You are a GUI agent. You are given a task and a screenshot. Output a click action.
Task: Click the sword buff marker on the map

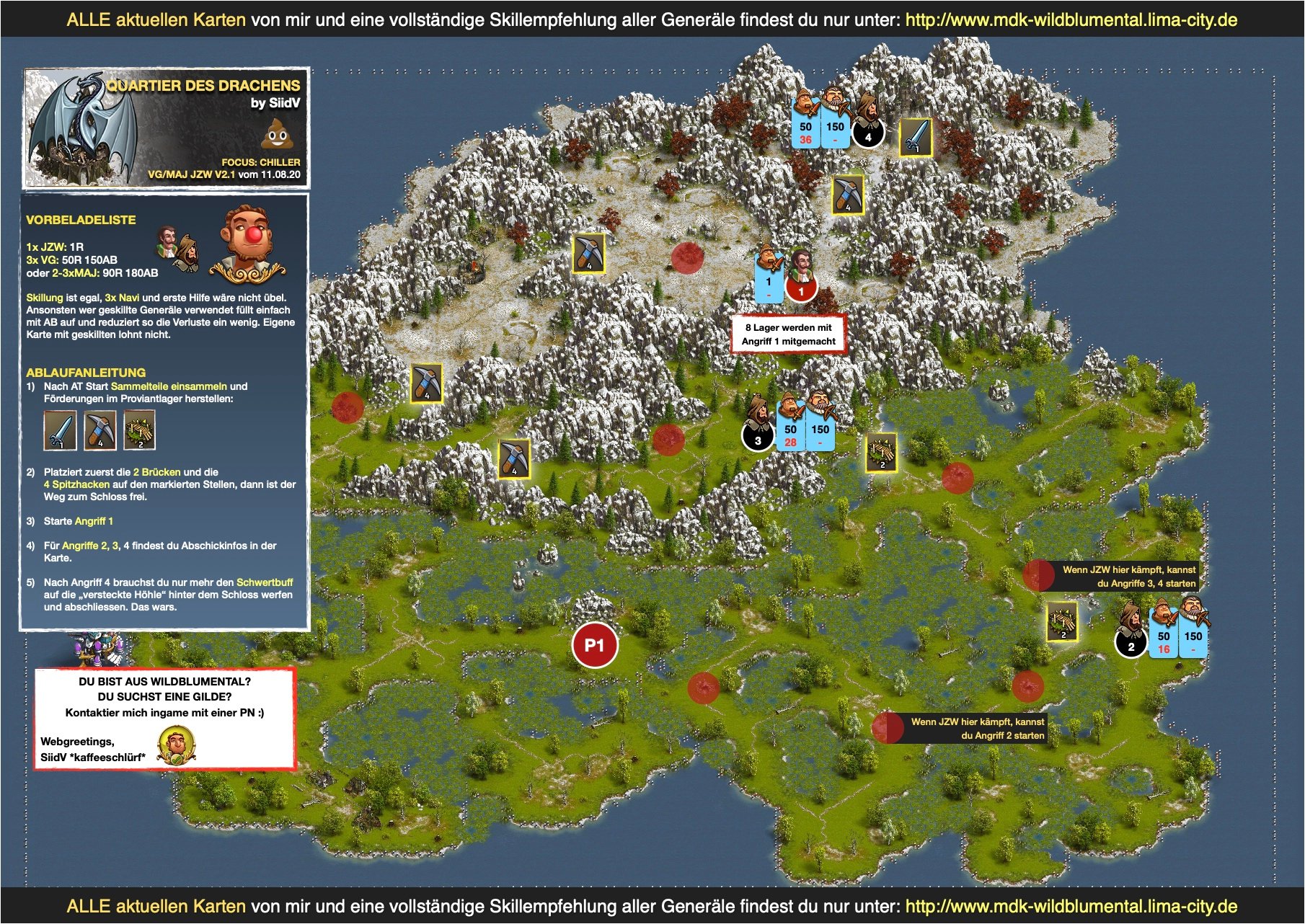pos(916,137)
